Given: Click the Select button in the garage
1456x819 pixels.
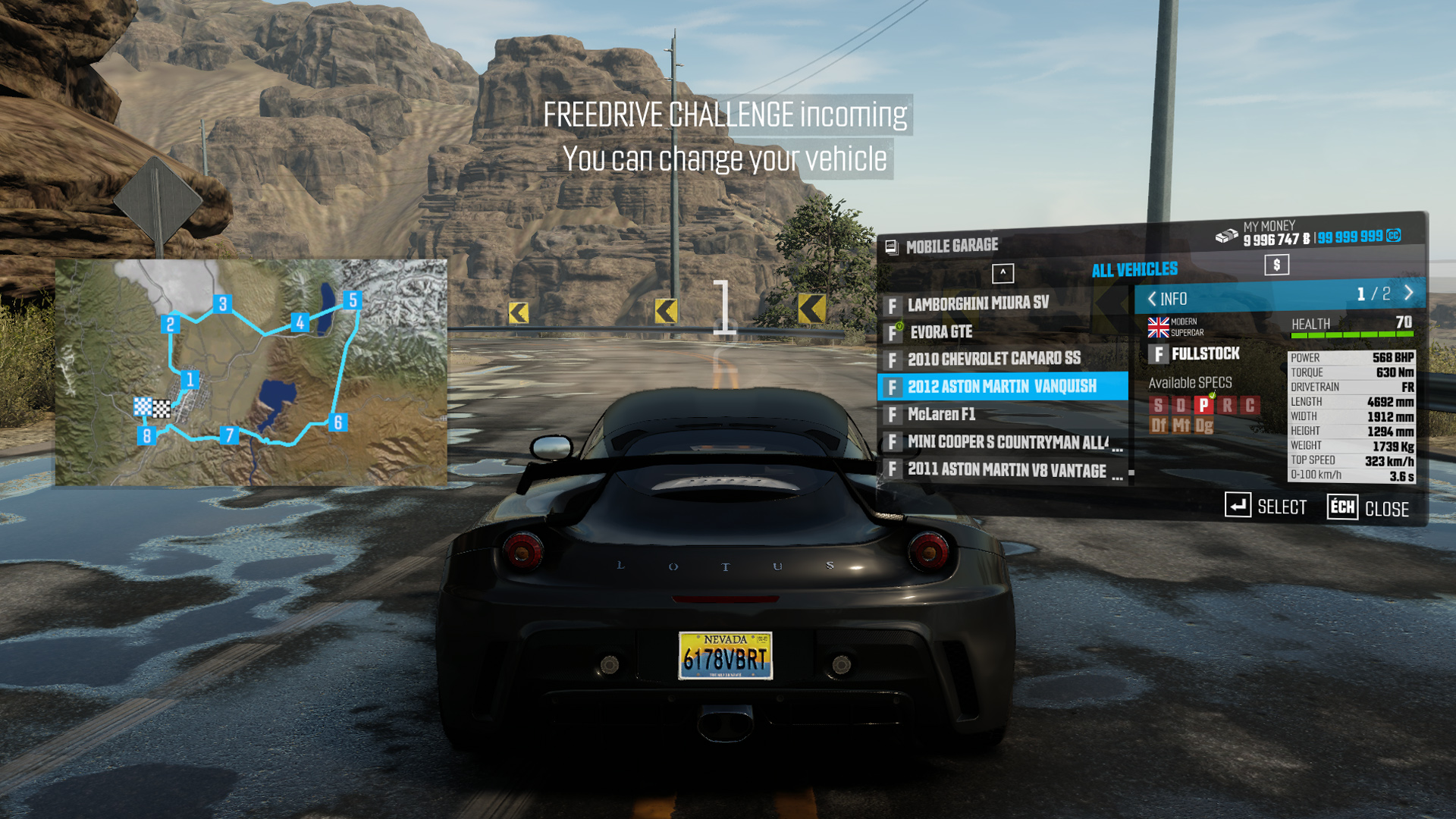Looking at the screenshot, I should click(x=1266, y=506).
